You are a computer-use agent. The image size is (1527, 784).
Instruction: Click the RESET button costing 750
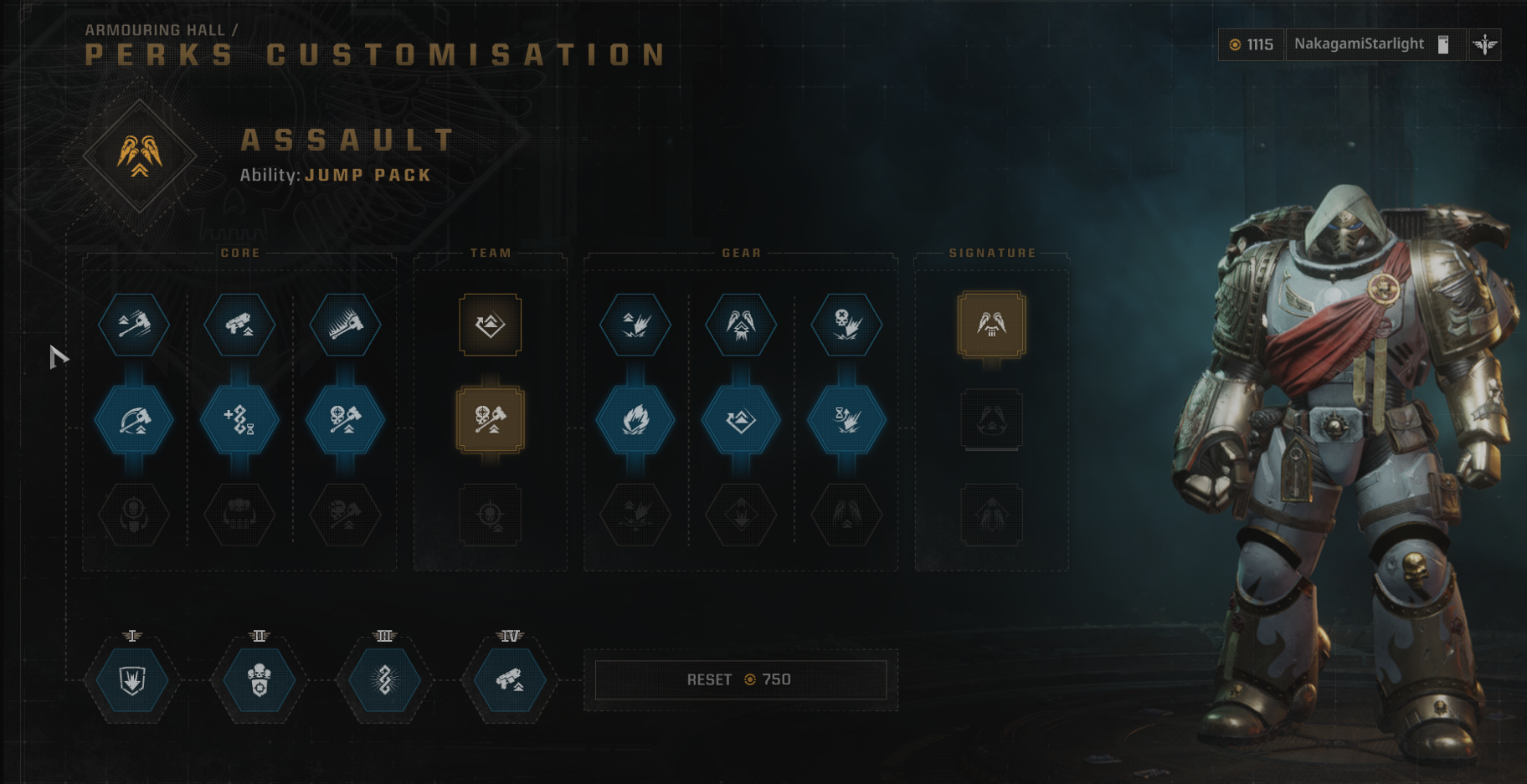[740, 679]
